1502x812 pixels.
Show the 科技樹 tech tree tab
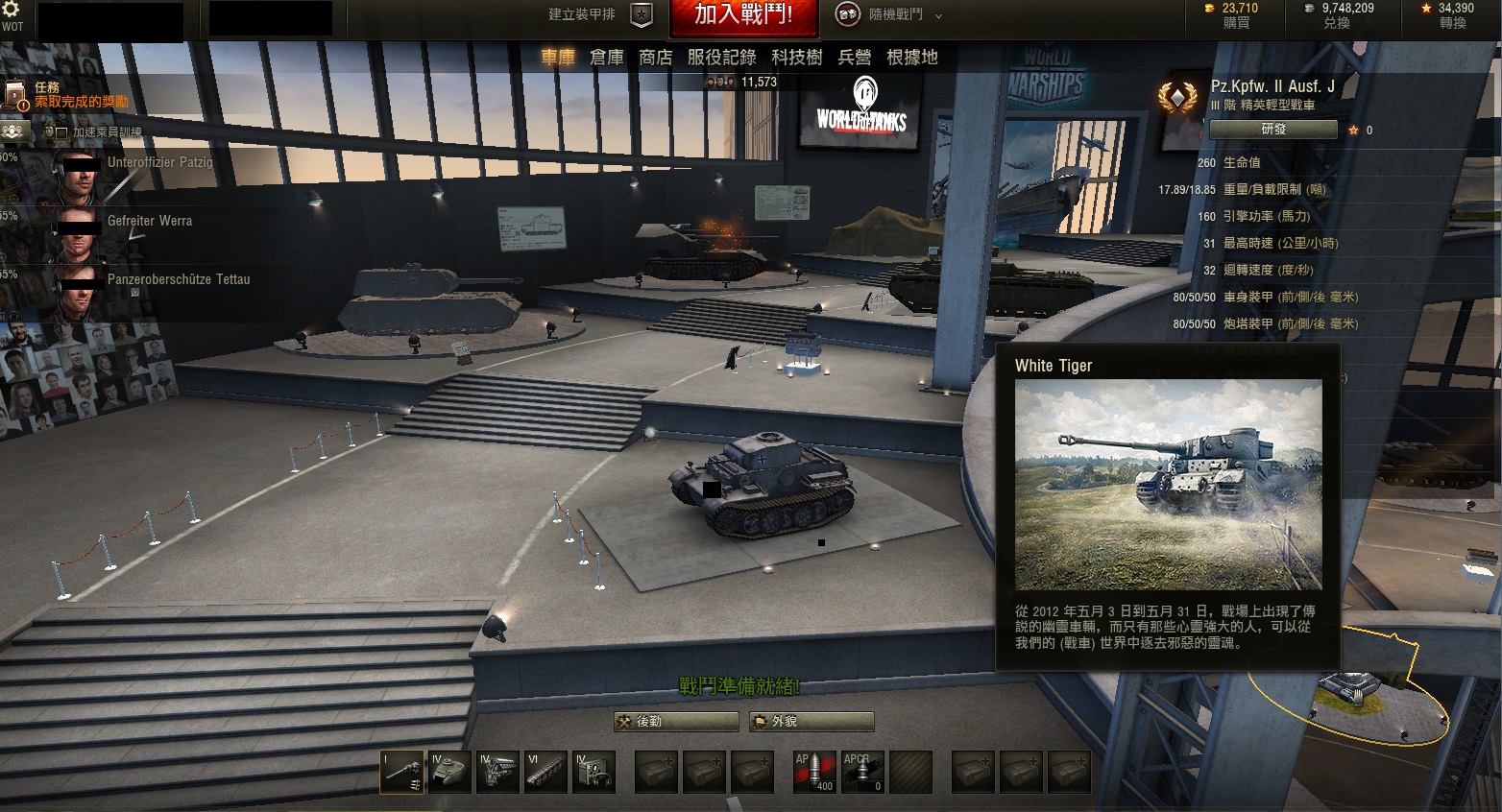(x=797, y=58)
